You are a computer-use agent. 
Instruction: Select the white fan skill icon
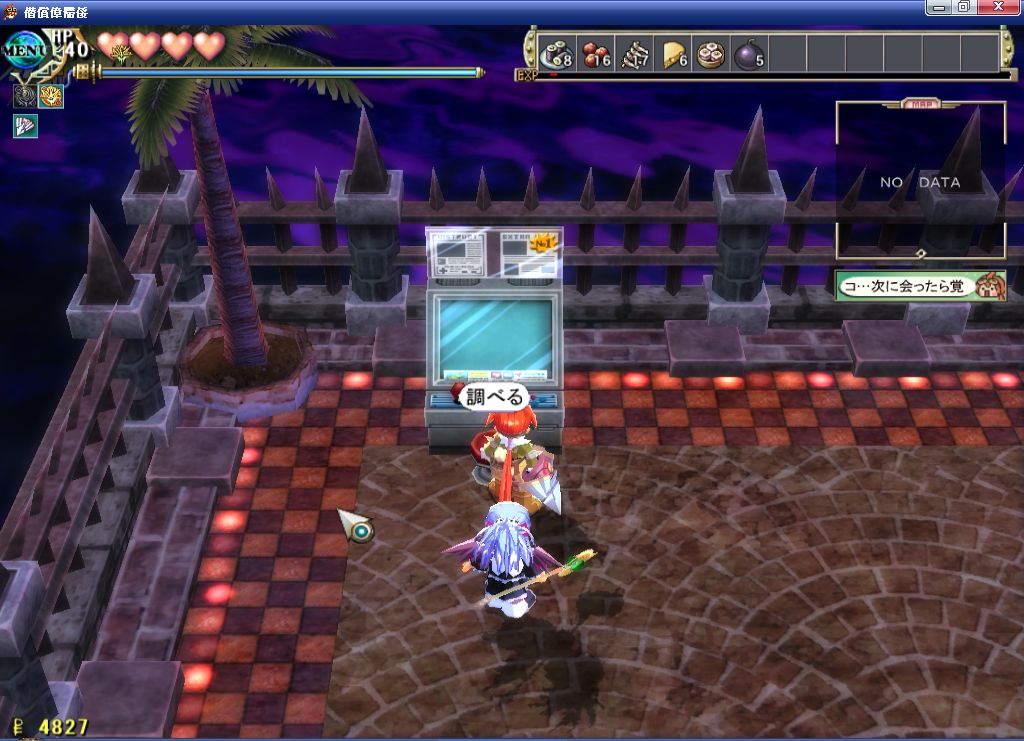[x=25, y=126]
